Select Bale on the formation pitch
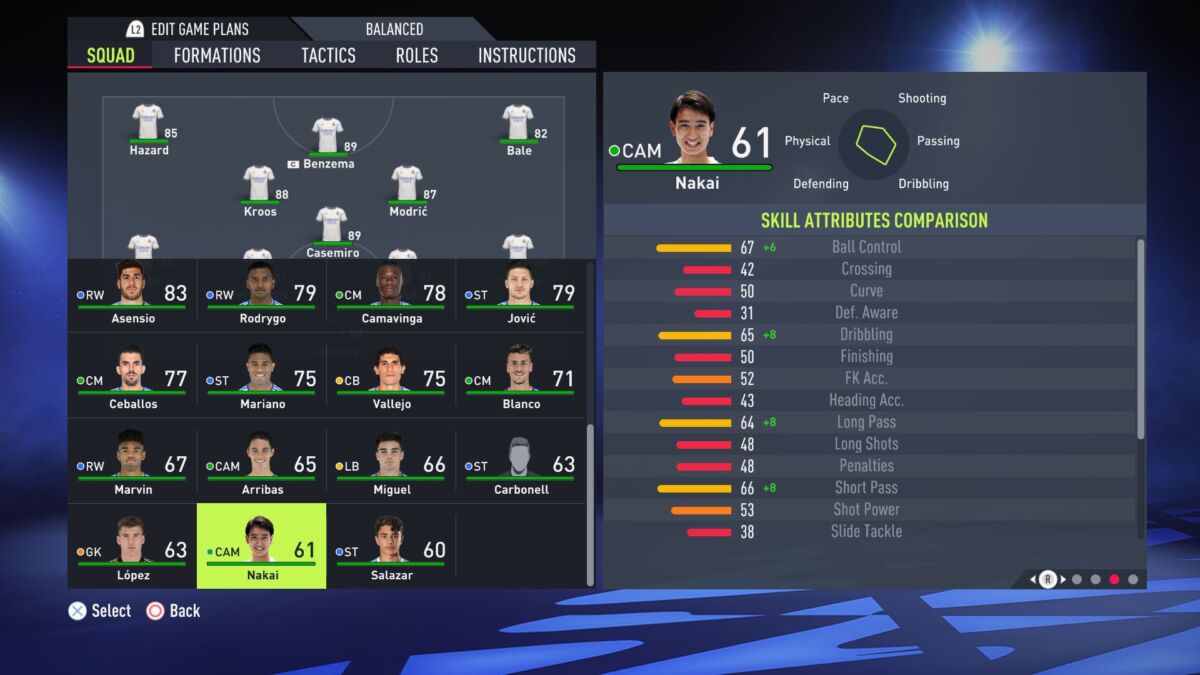Viewport: 1200px width, 675px height. pos(518,127)
